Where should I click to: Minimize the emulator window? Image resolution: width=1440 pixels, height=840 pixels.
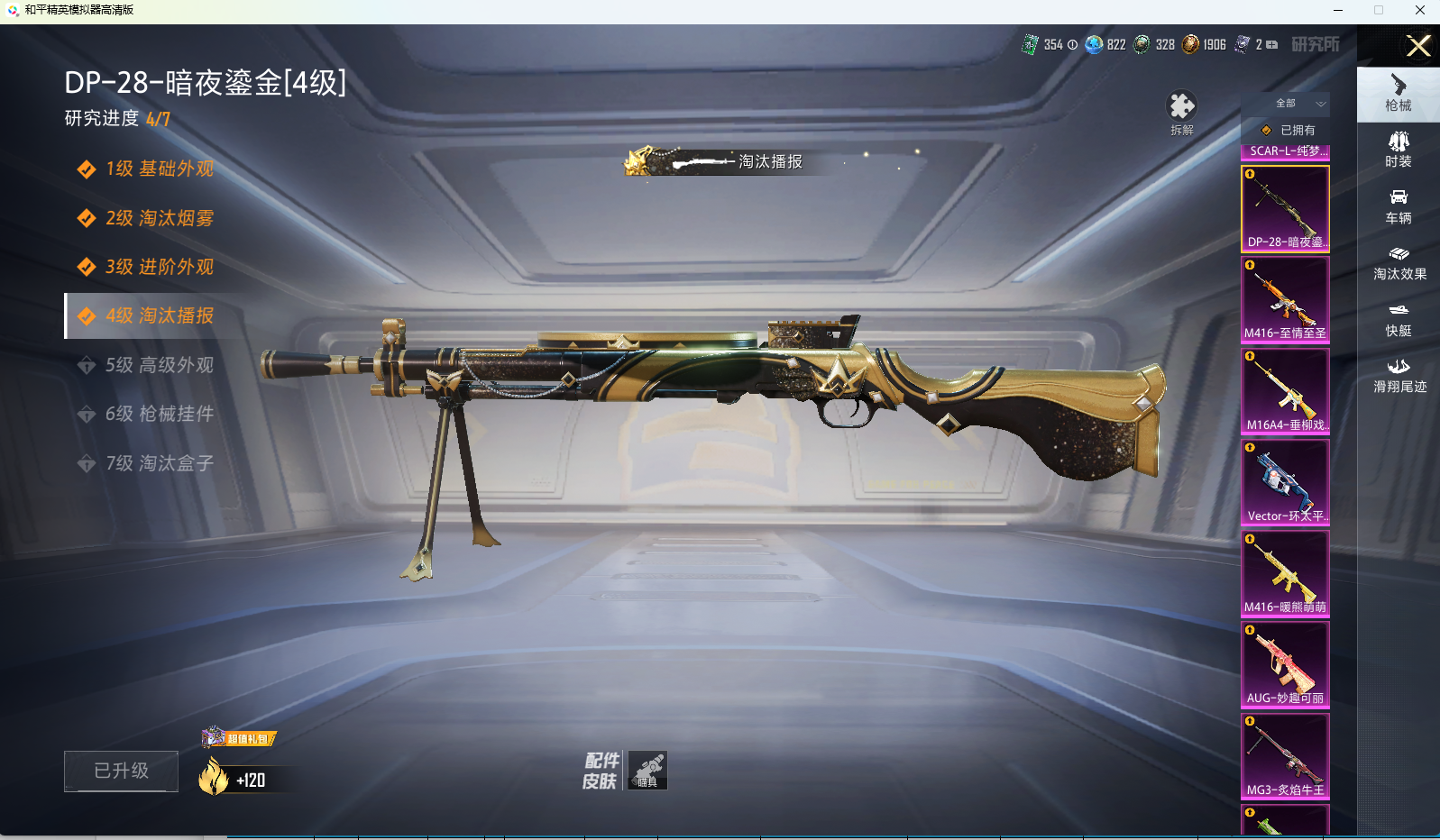click(1338, 10)
